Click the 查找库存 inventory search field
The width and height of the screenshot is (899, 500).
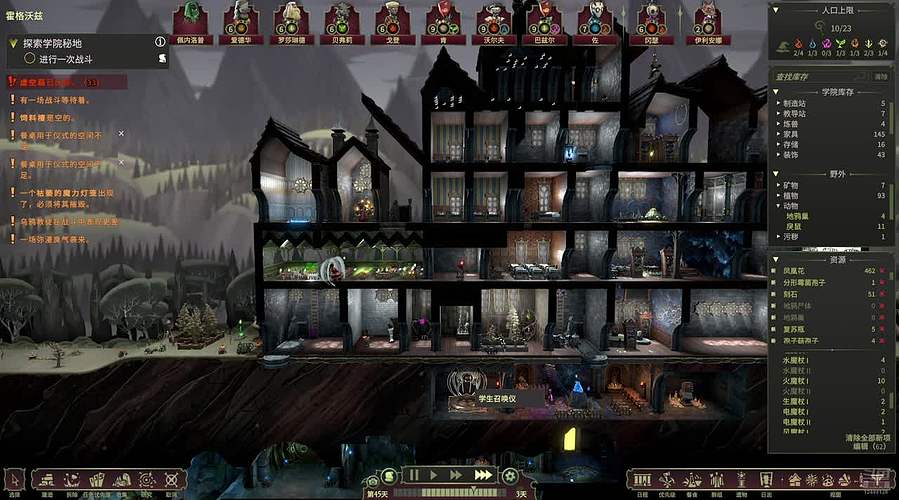(820, 76)
